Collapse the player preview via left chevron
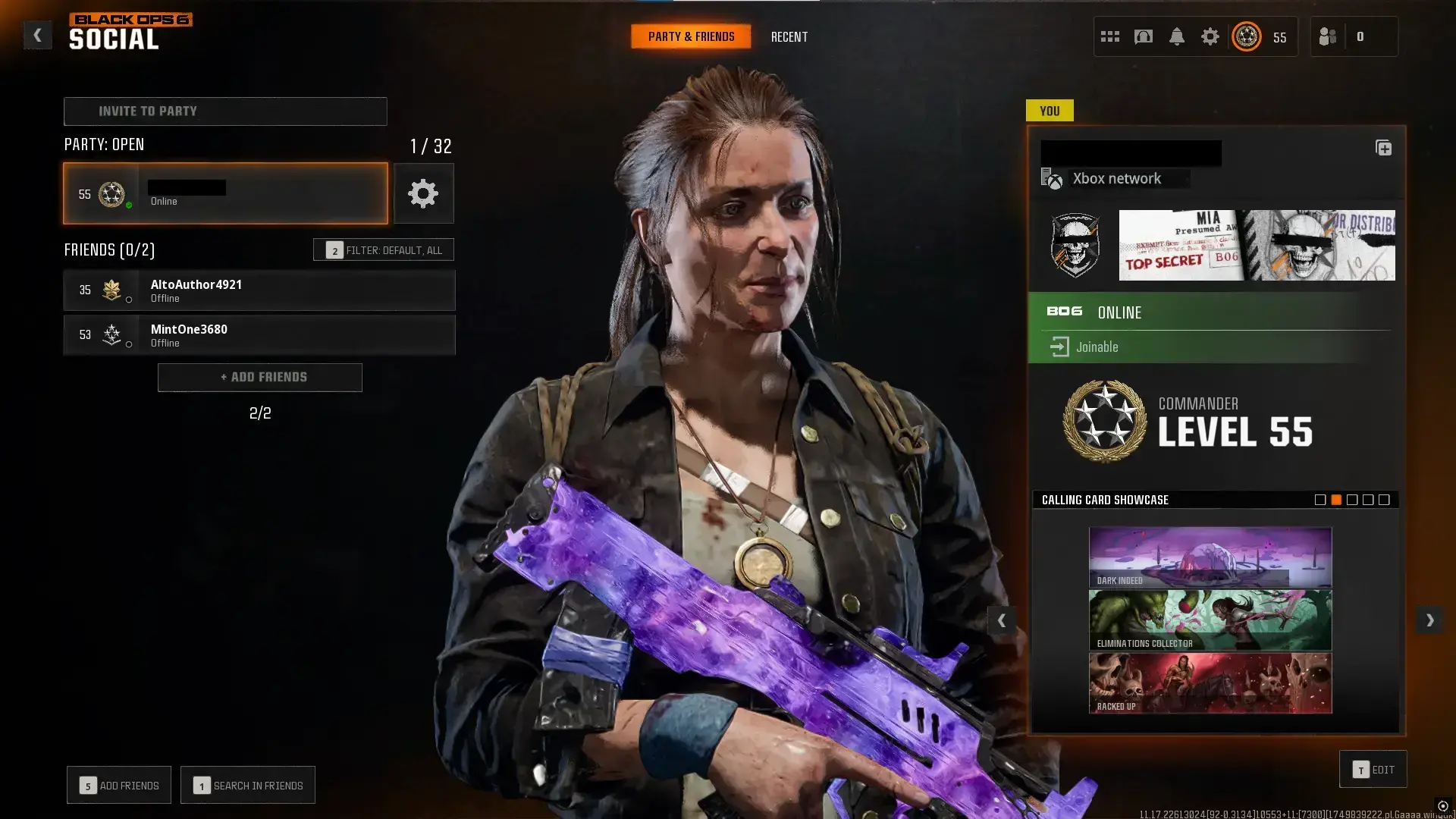This screenshot has height=819, width=1456. (x=1002, y=620)
